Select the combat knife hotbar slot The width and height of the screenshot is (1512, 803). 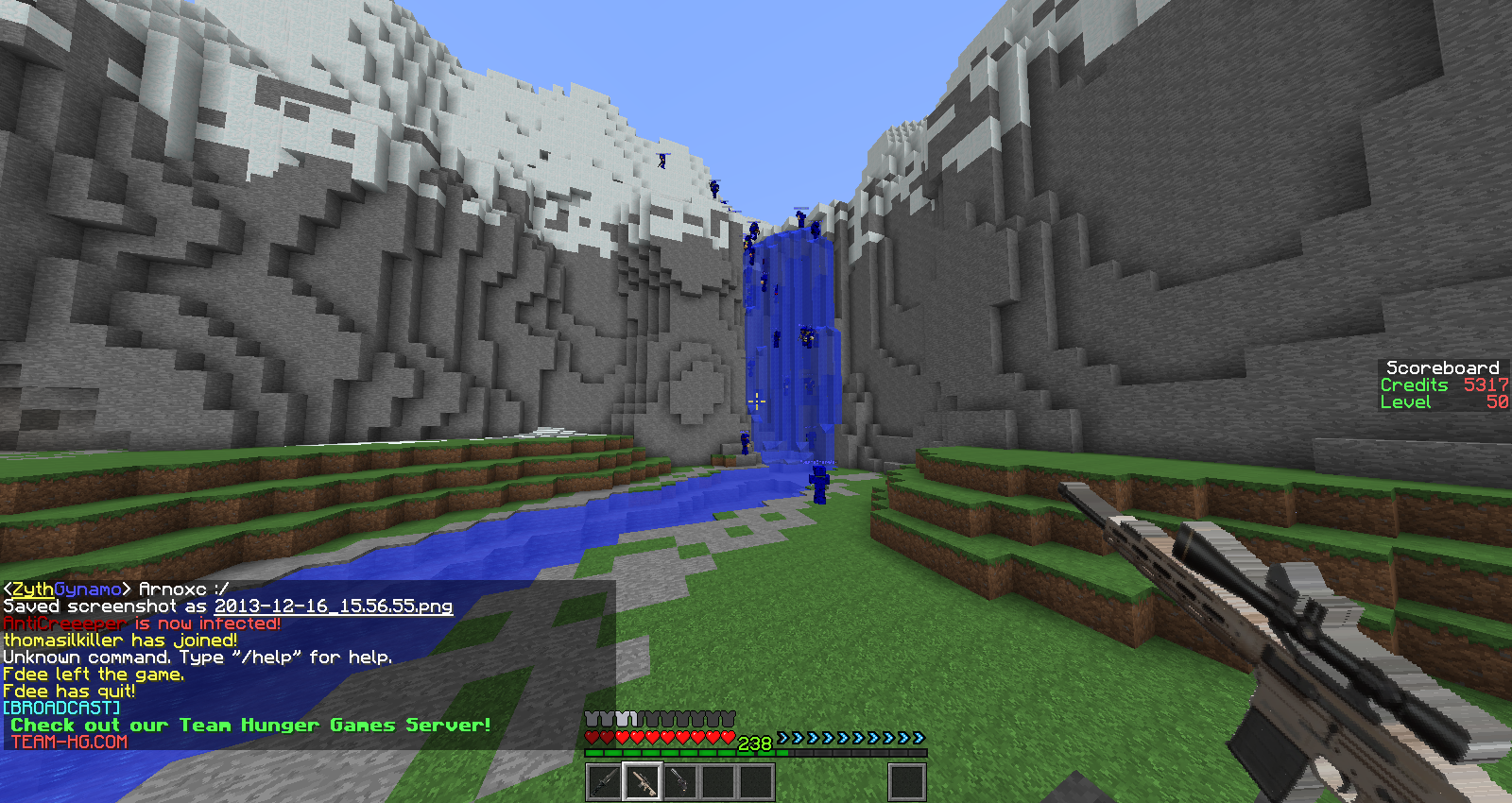(x=605, y=782)
